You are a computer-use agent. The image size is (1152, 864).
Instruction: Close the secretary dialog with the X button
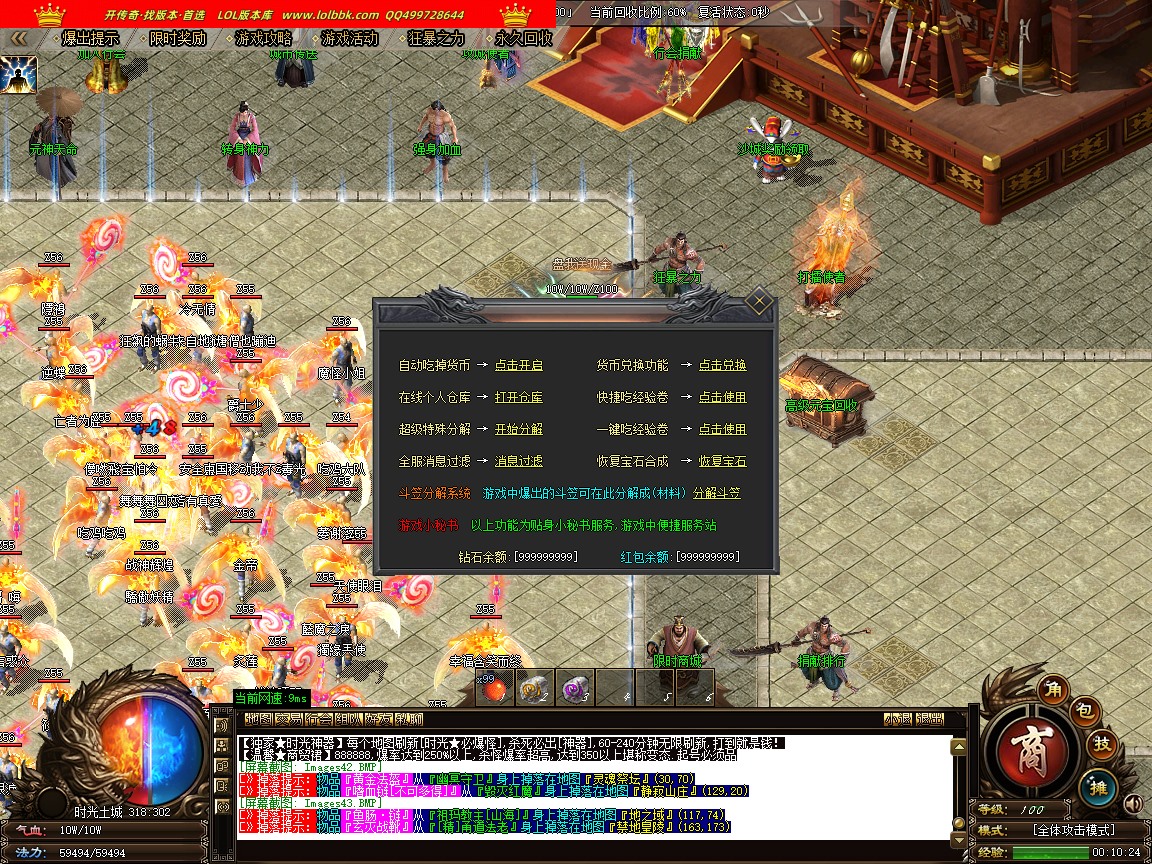pyautogui.click(x=759, y=300)
